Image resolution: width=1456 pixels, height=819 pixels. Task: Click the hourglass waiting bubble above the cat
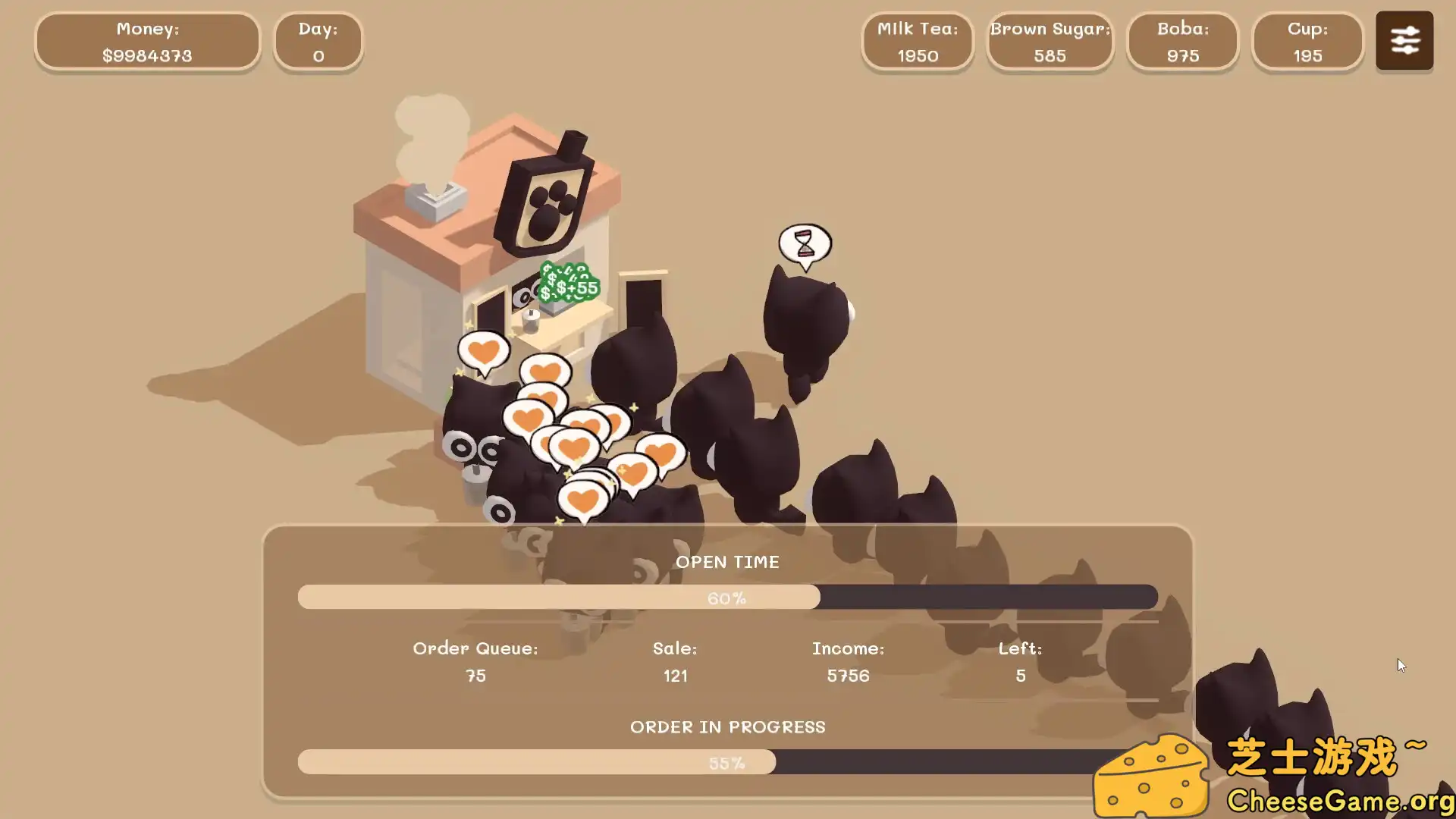804,242
